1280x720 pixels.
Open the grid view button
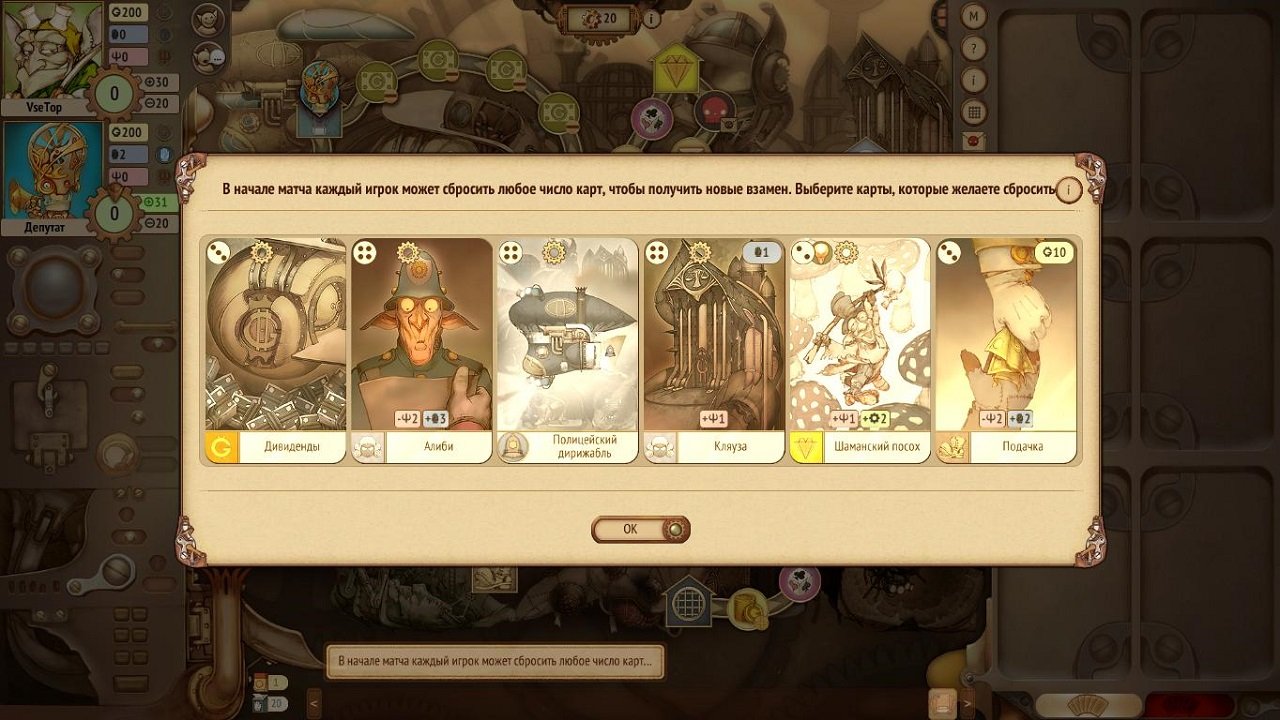[x=973, y=111]
